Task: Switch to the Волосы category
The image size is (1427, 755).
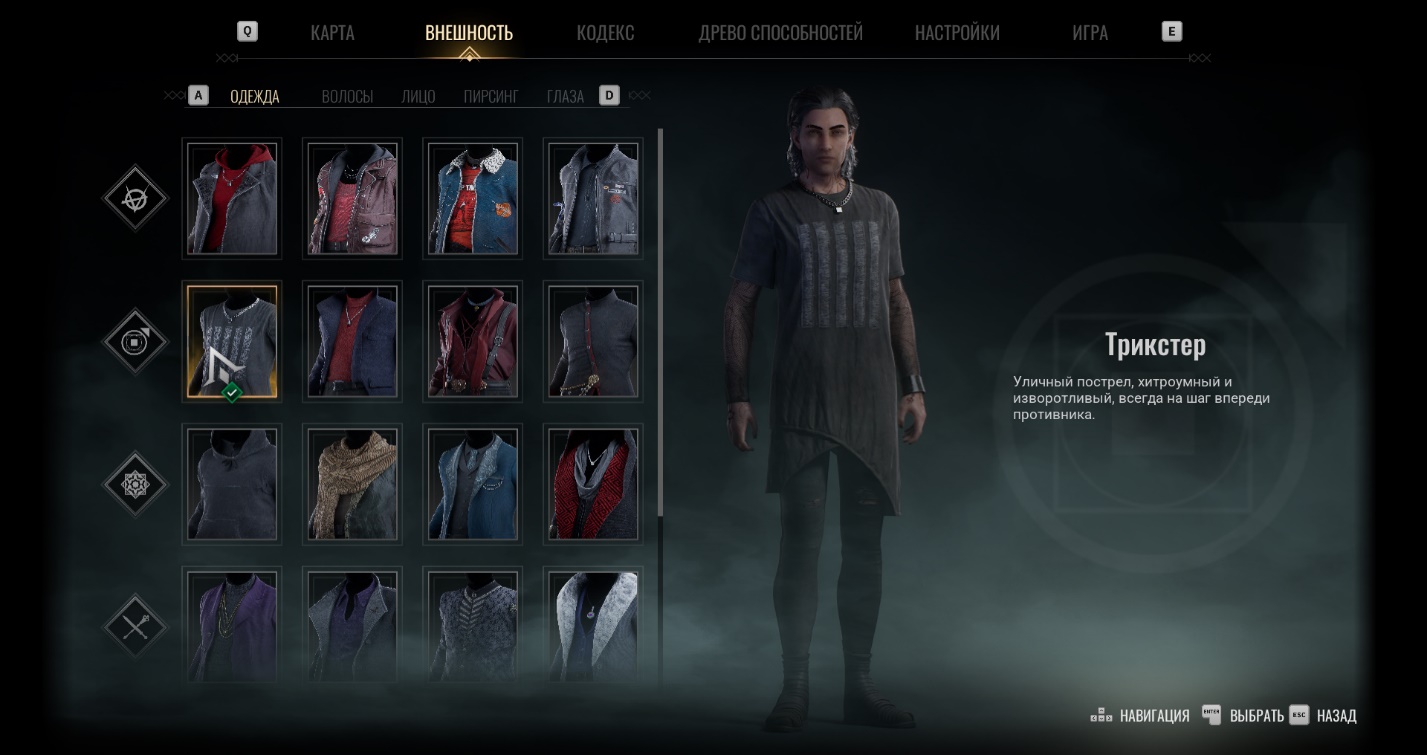Action: coord(347,97)
